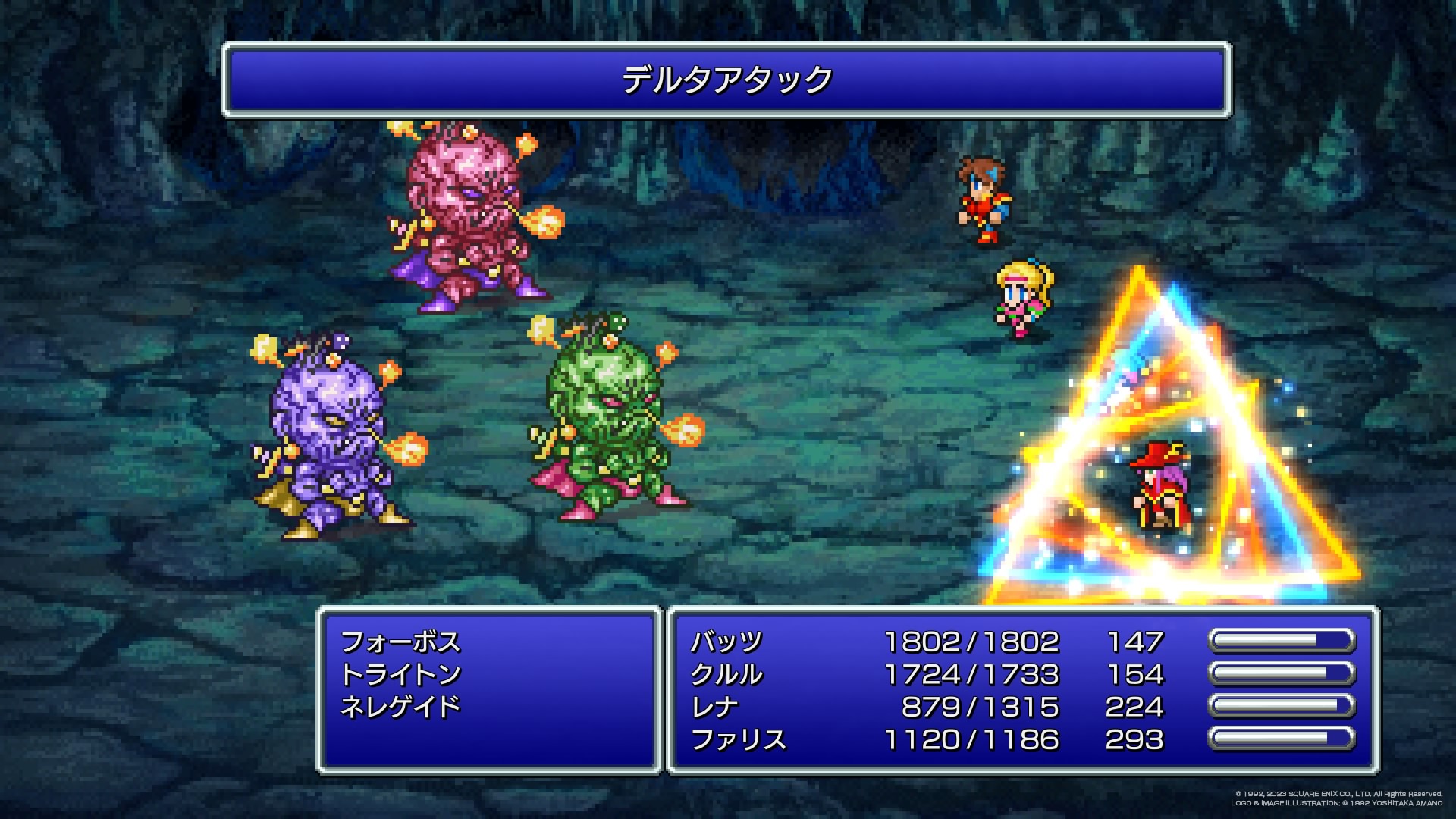The height and width of the screenshot is (819, 1456).
Task: Target ネレゲイド in the enemy list
Action: pos(400,707)
